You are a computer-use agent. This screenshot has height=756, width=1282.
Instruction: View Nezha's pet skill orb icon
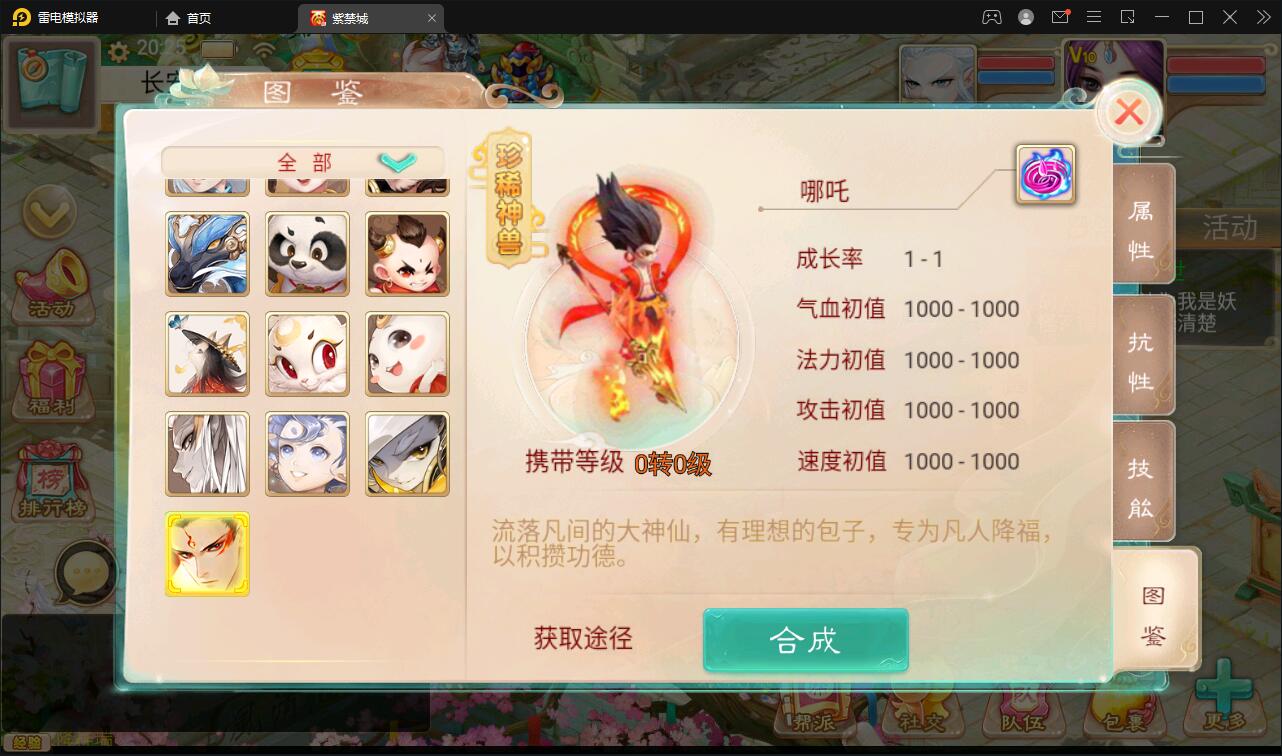pos(1045,173)
